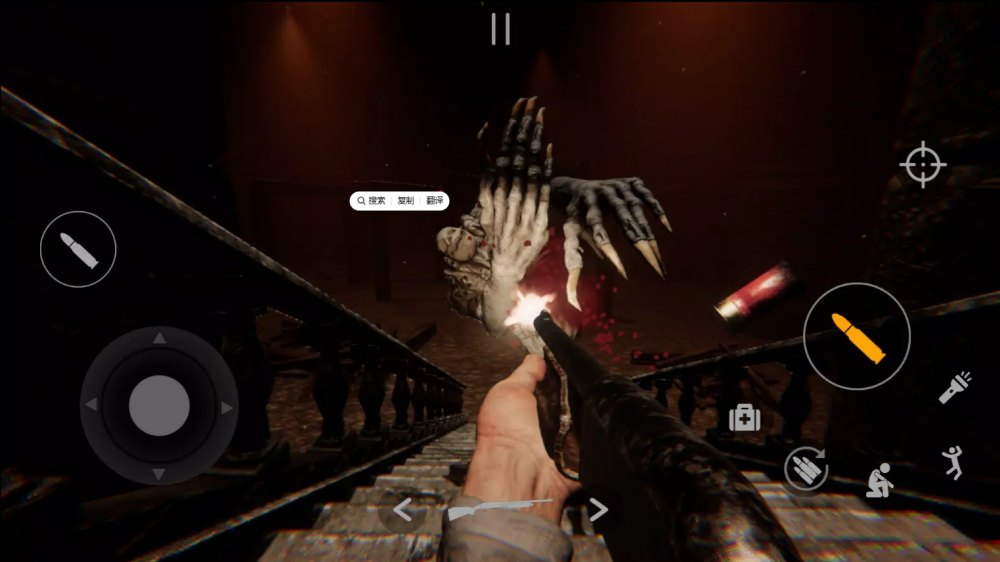Tap the gray bullet fire button
This screenshot has width=1000, height=562.
pyautogui.click(x=78, y=249)
